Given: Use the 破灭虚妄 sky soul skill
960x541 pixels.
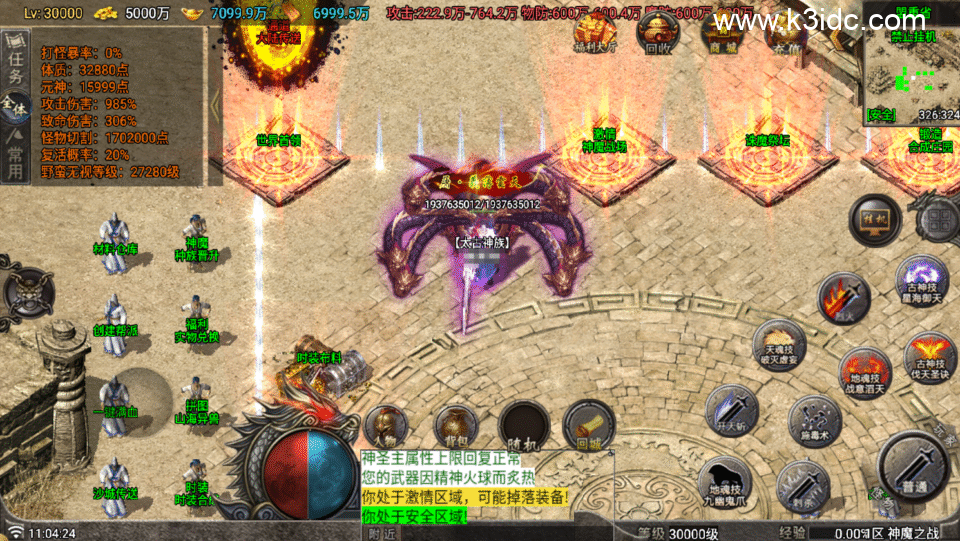Looking at the screenshot, I should 779,346.
